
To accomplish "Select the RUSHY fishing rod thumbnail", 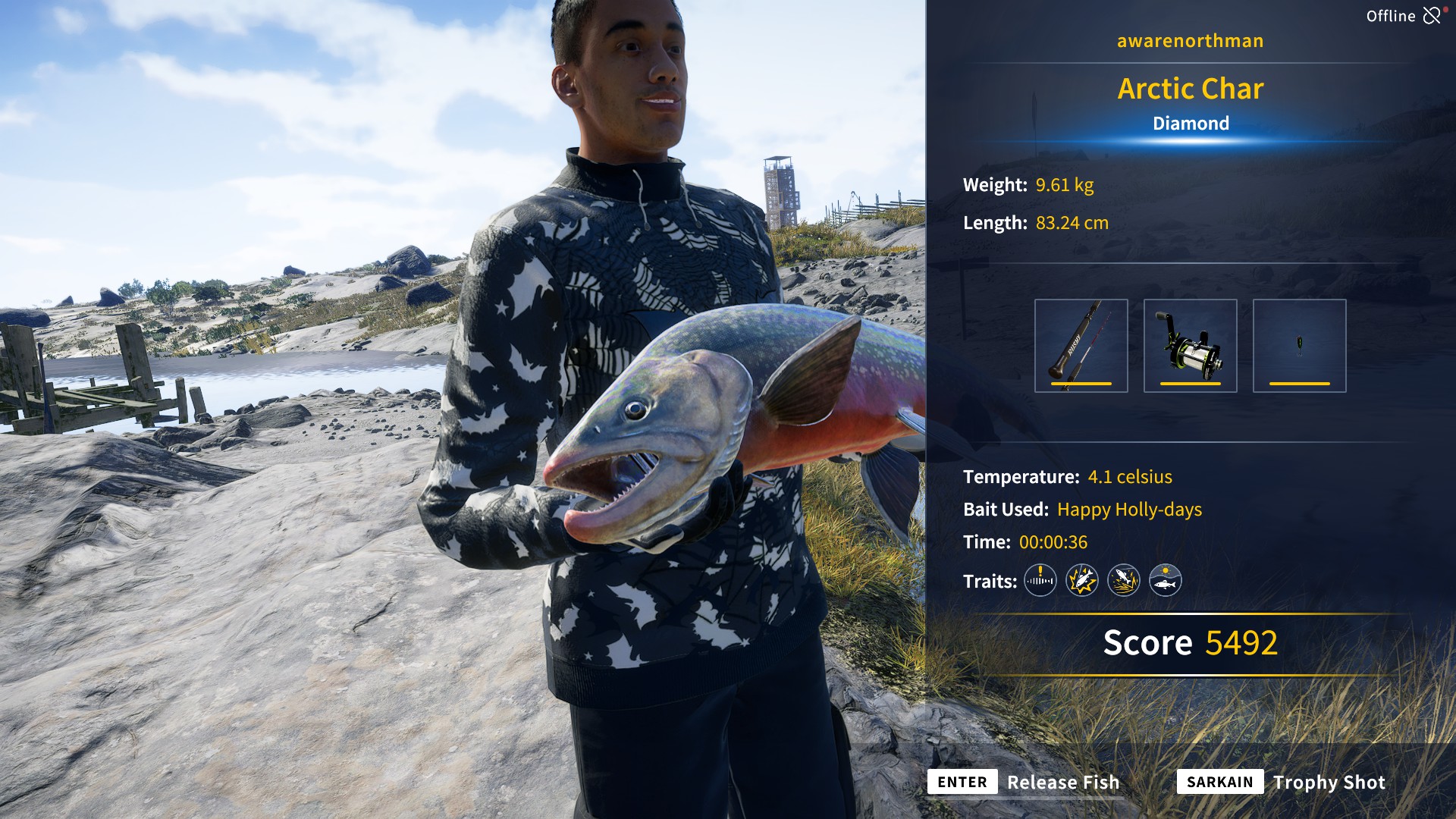I will pyautogui.click(x=1081, y=345).
